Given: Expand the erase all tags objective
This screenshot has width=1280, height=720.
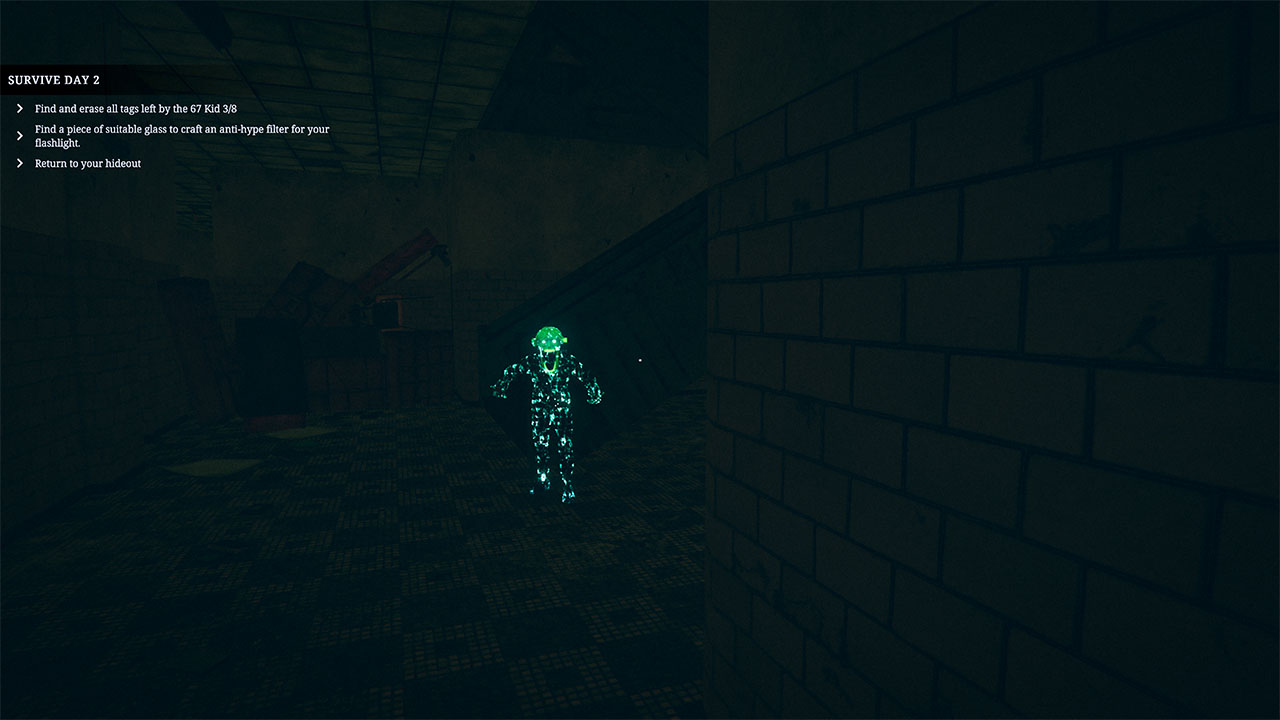Looking at the screenshot, I should pos(19,108).
